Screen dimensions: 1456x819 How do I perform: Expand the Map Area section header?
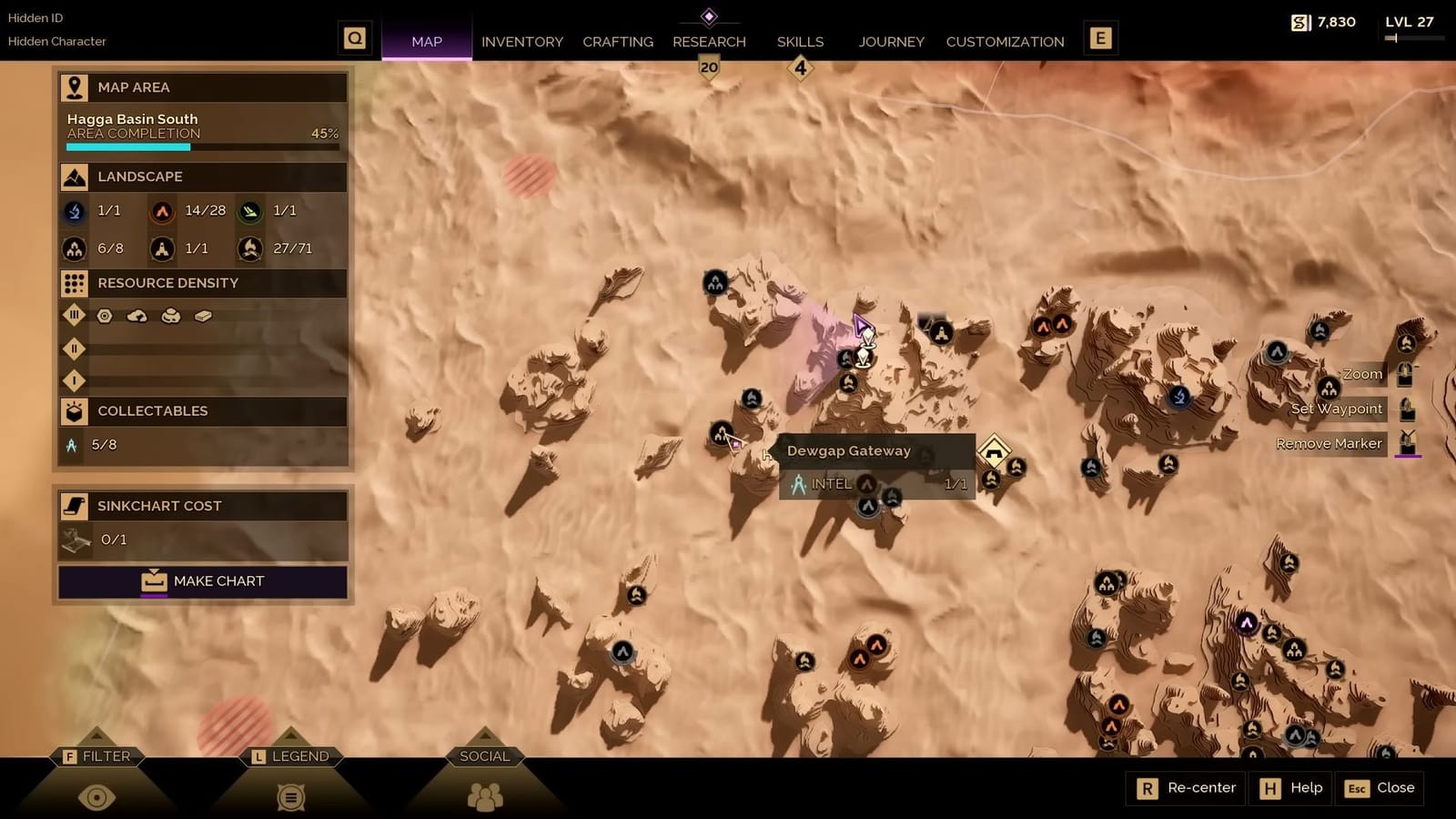(x=133, y=86)
